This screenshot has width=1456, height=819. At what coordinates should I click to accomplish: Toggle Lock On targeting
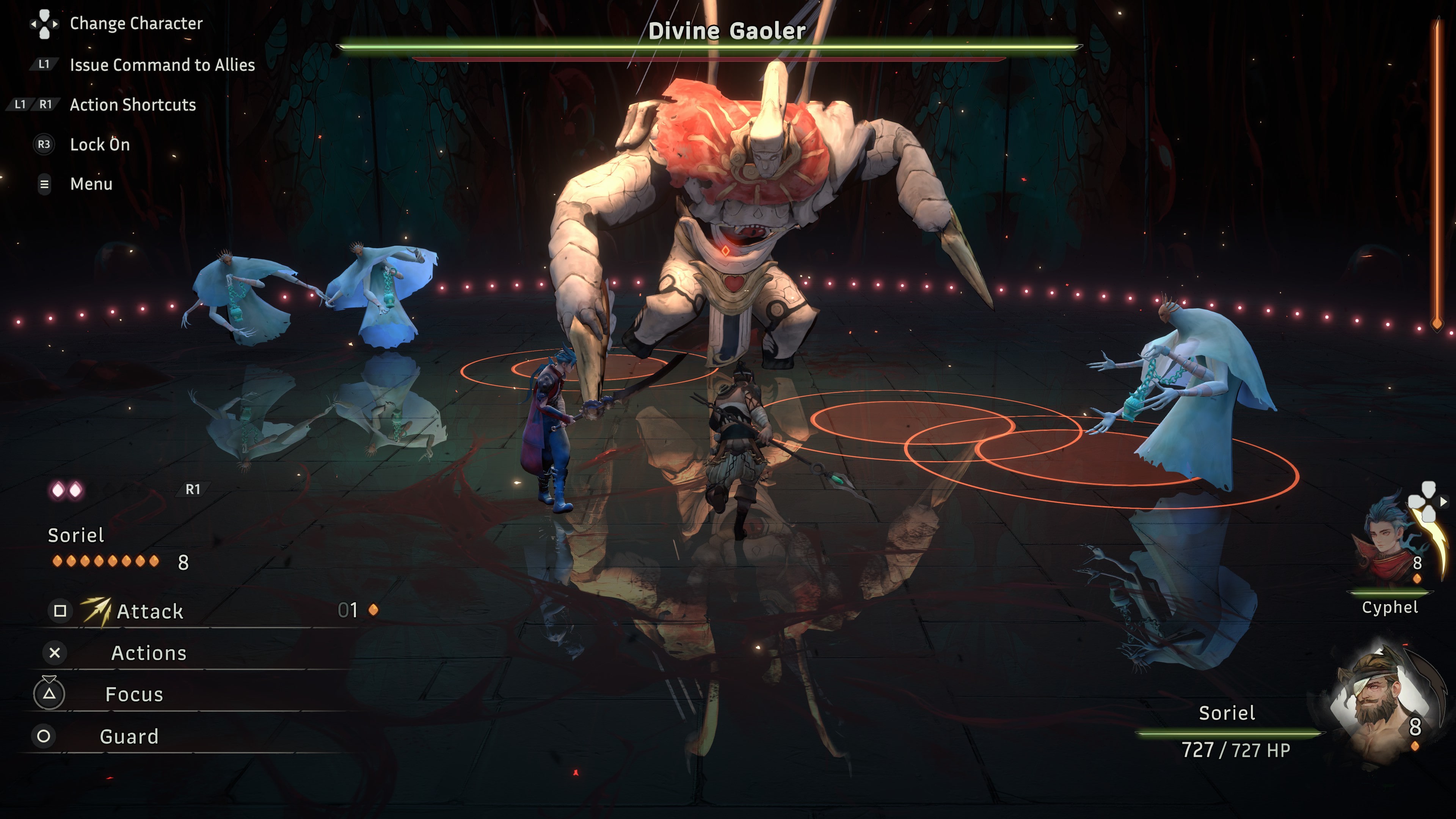coord(99,145)
